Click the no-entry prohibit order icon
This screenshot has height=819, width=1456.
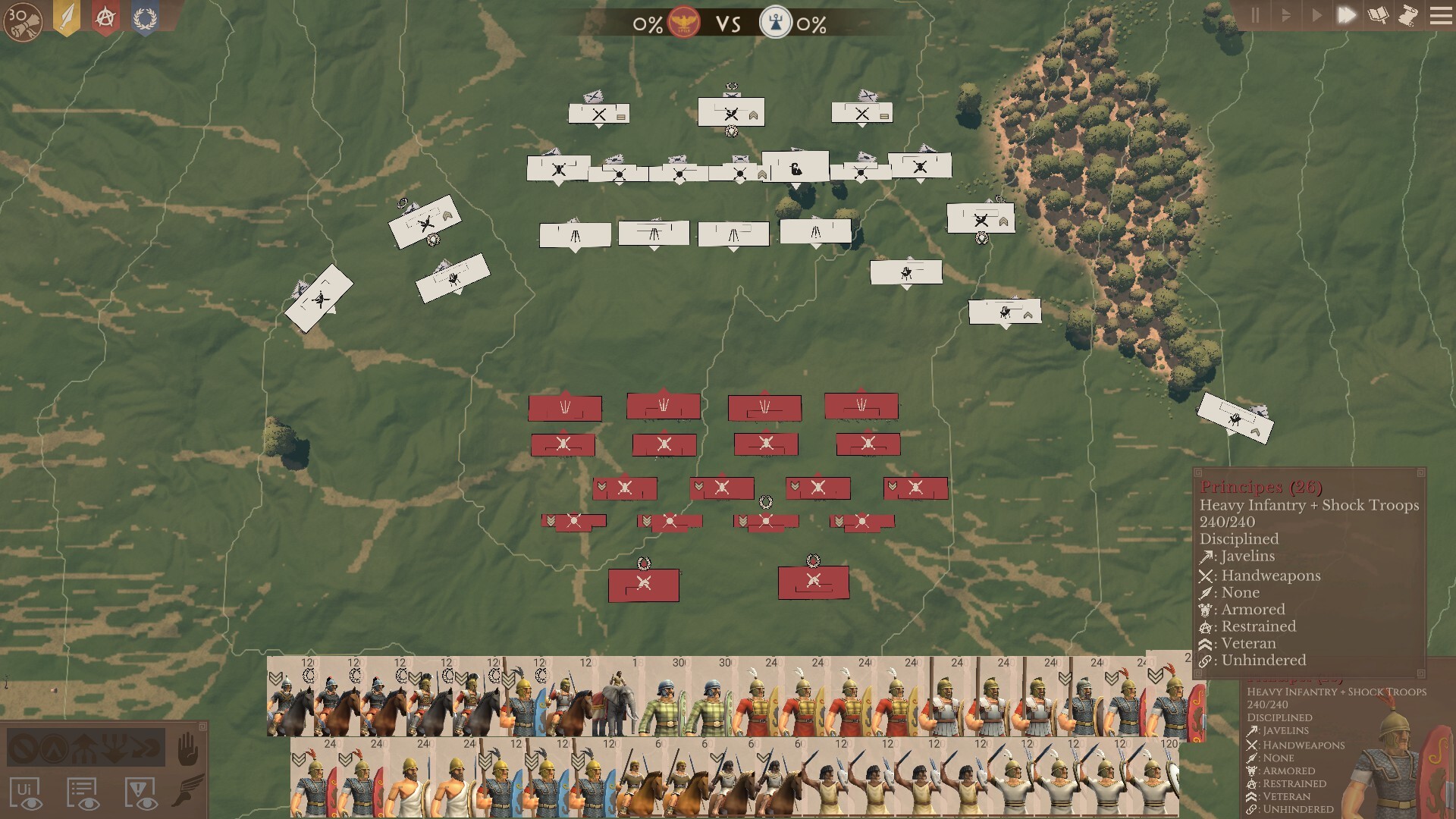tap(22, 748)
